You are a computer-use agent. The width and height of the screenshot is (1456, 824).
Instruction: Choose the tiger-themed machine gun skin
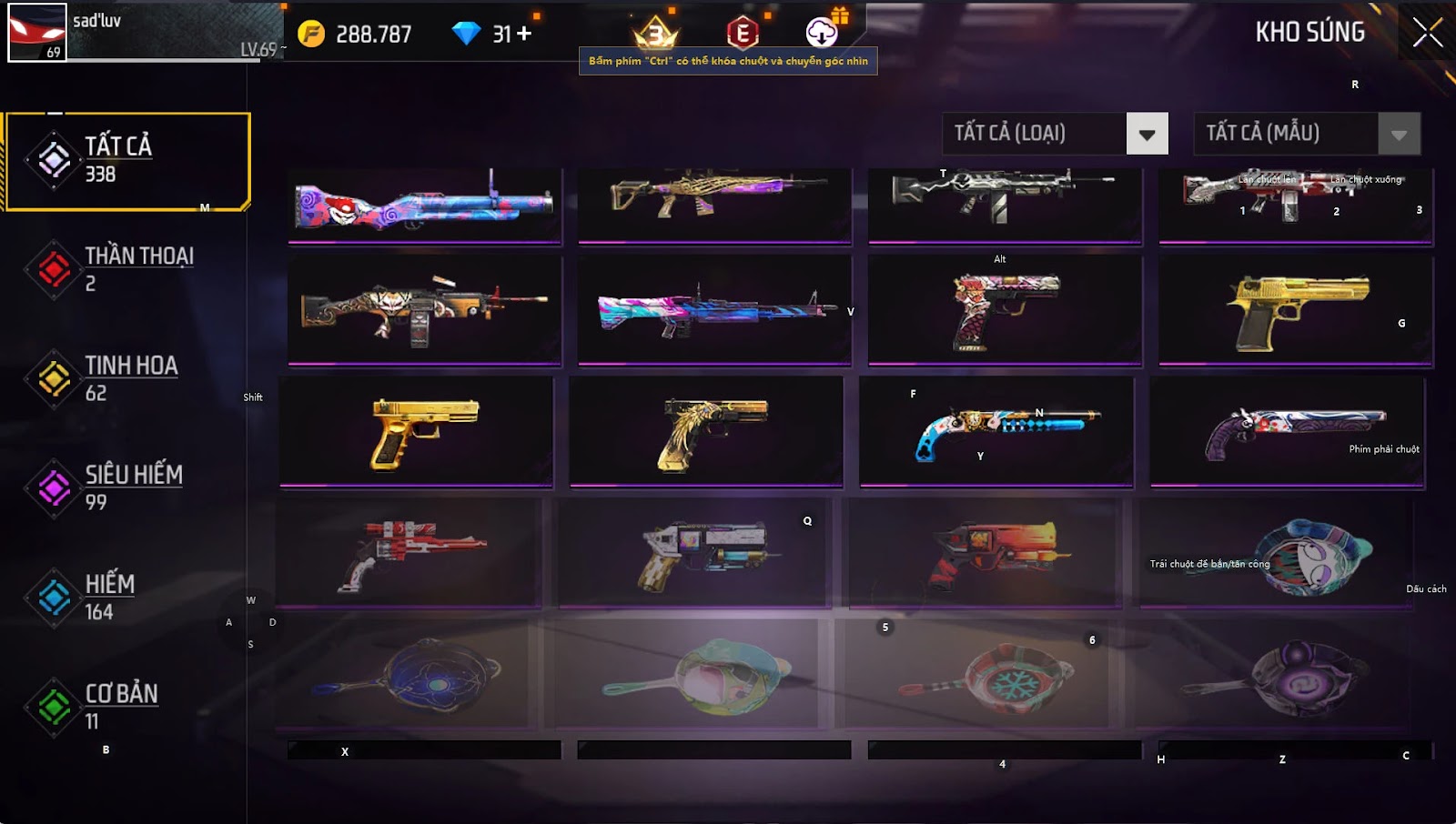[424, 309]
